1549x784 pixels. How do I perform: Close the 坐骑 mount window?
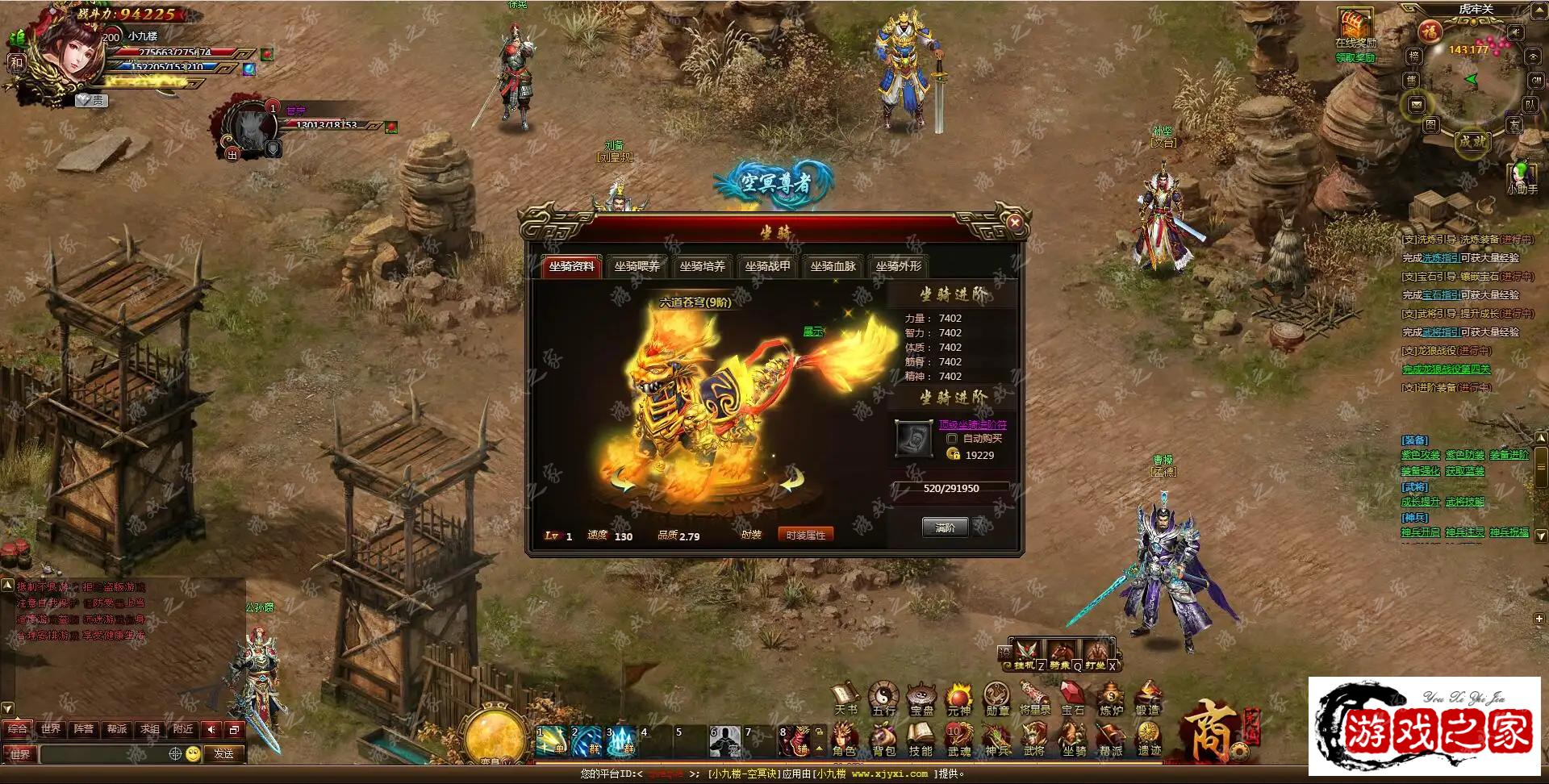click(x=1015, y=223)
